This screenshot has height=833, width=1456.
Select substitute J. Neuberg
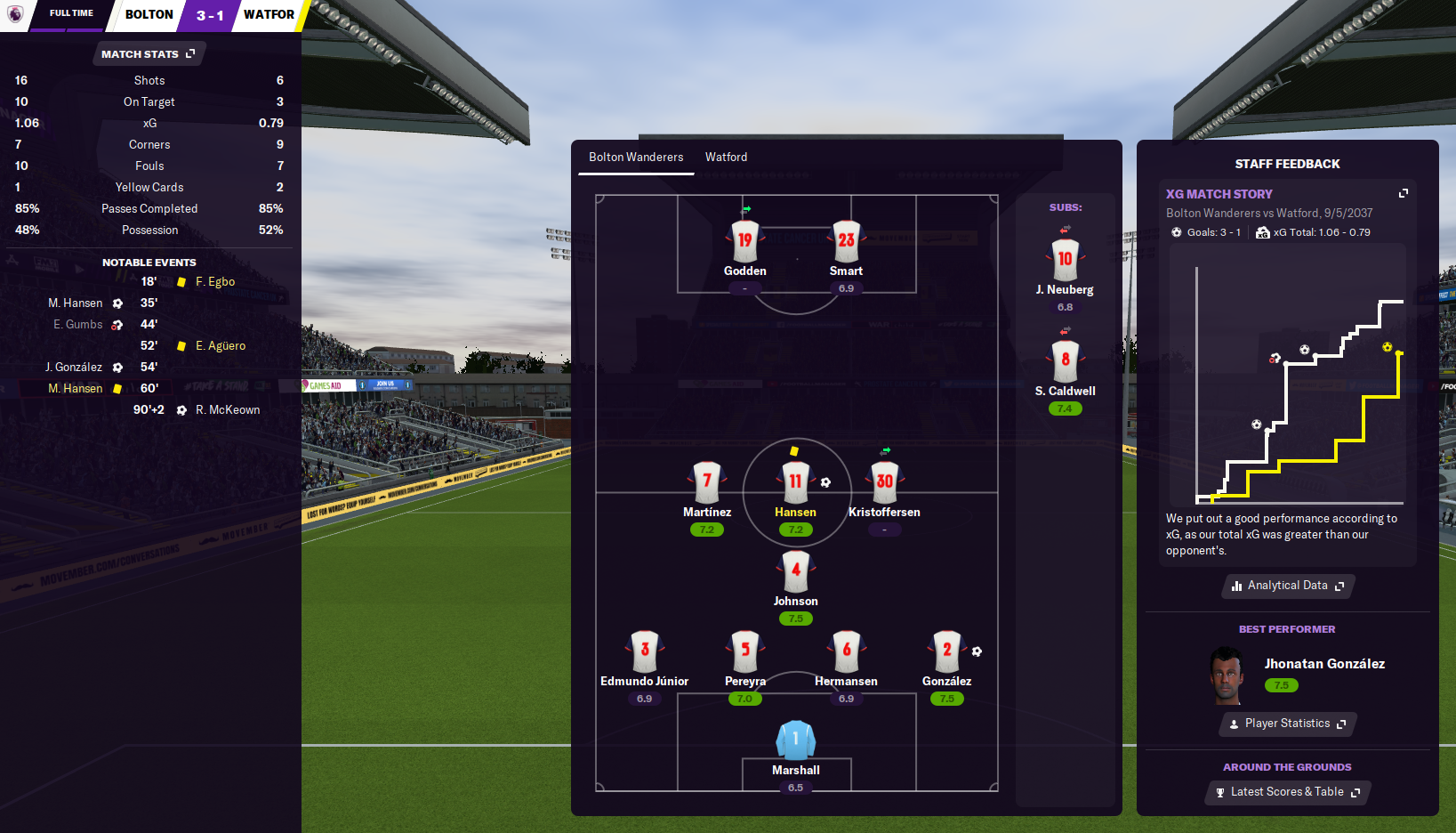click(1065, 260)
